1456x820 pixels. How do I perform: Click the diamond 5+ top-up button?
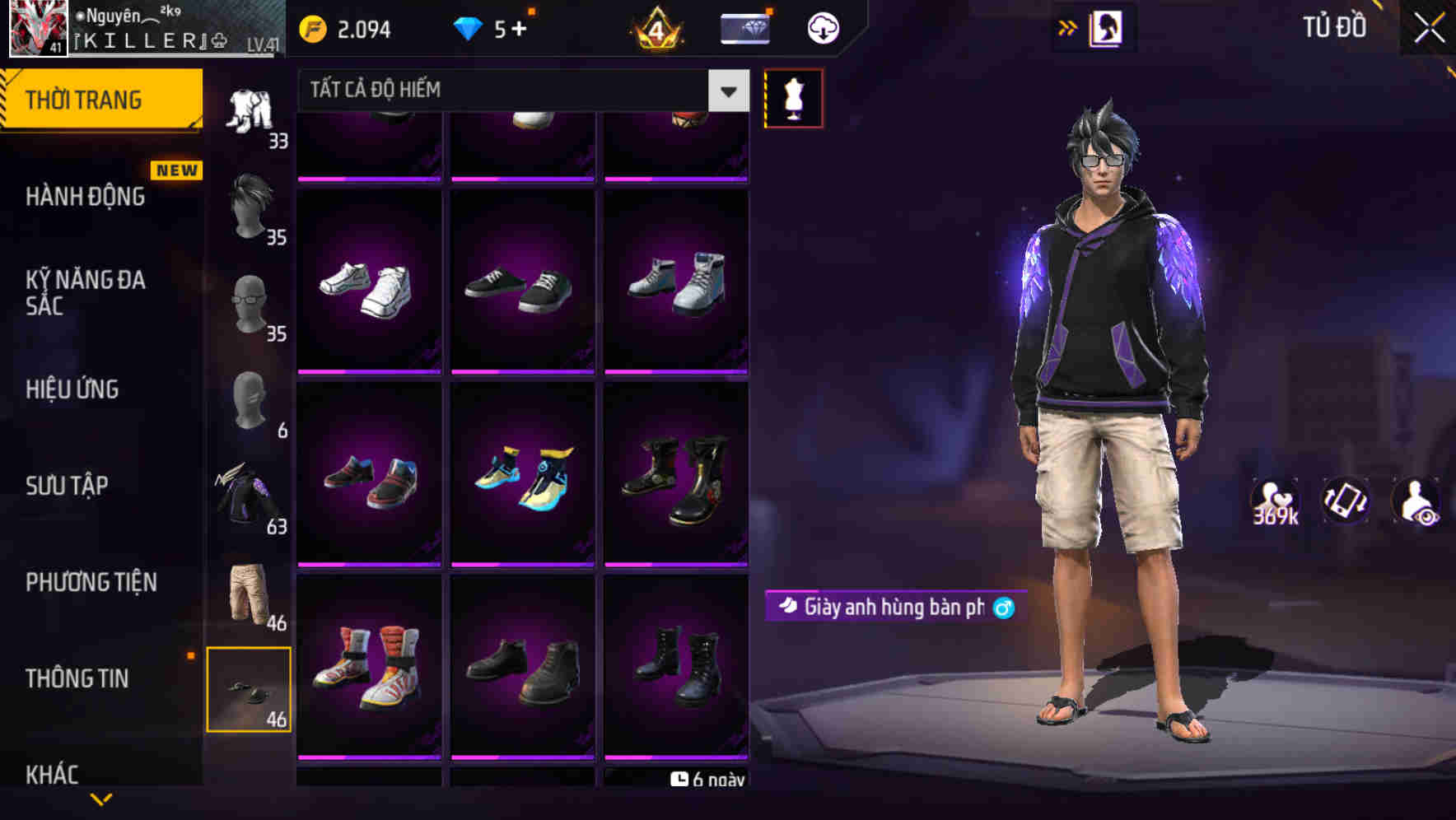pyautogui.click(x=494, y=27)
